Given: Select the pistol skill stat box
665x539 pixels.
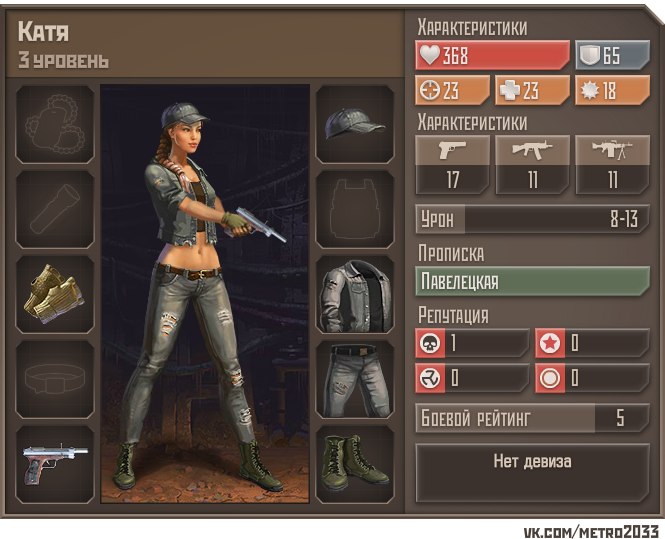Looking at the screenshot, I should pyautogui.click(x=453, y=165).
